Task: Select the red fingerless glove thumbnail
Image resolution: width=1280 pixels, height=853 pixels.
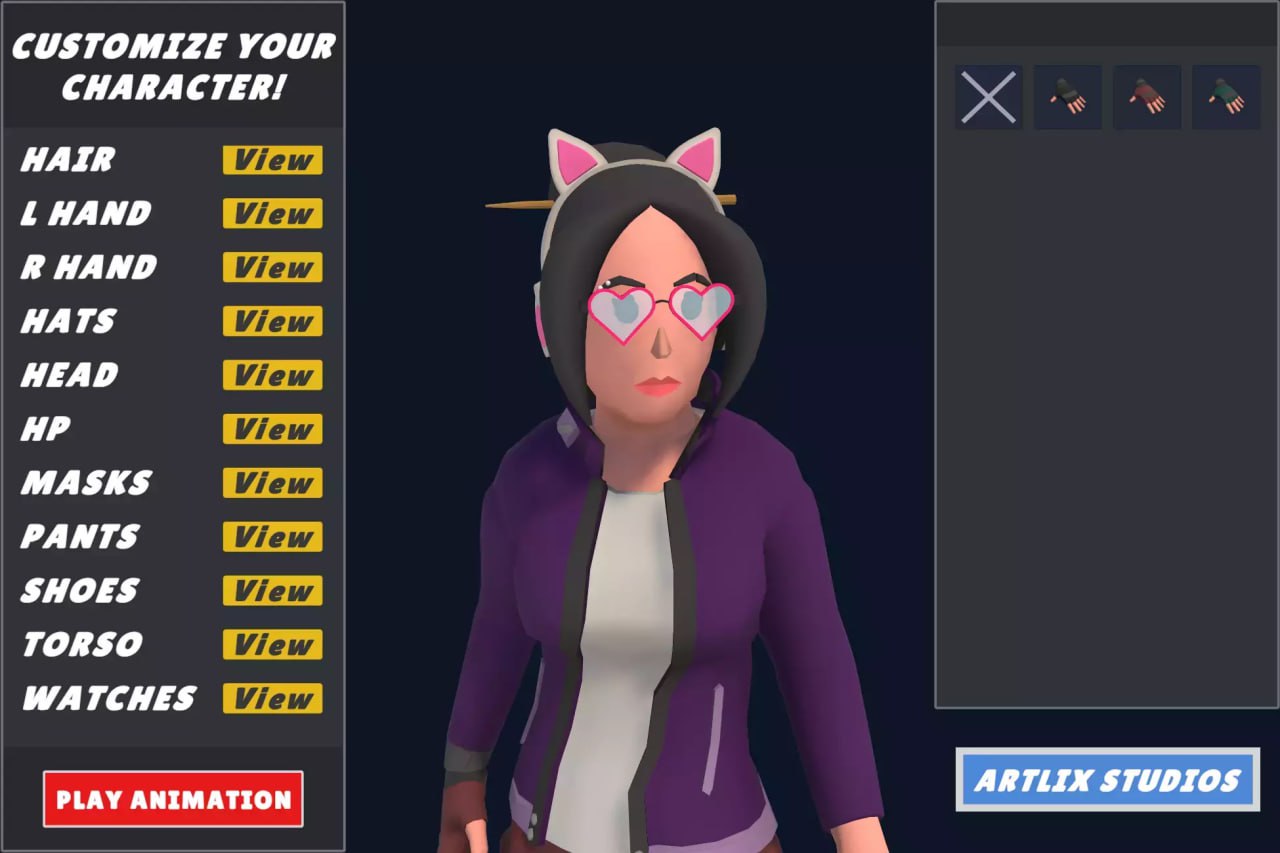Action: (1147, 97)
